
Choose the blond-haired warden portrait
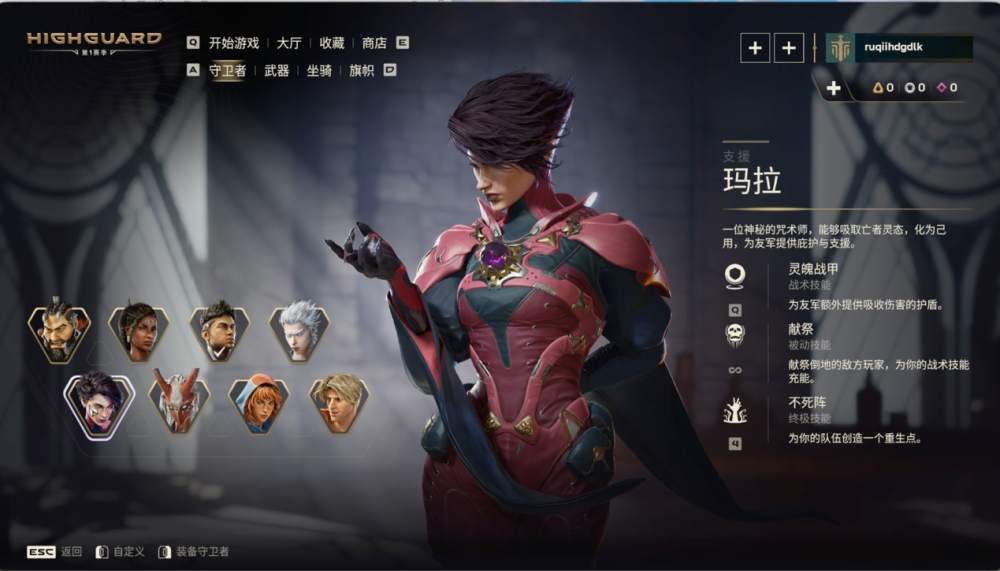tap(339, 403)
